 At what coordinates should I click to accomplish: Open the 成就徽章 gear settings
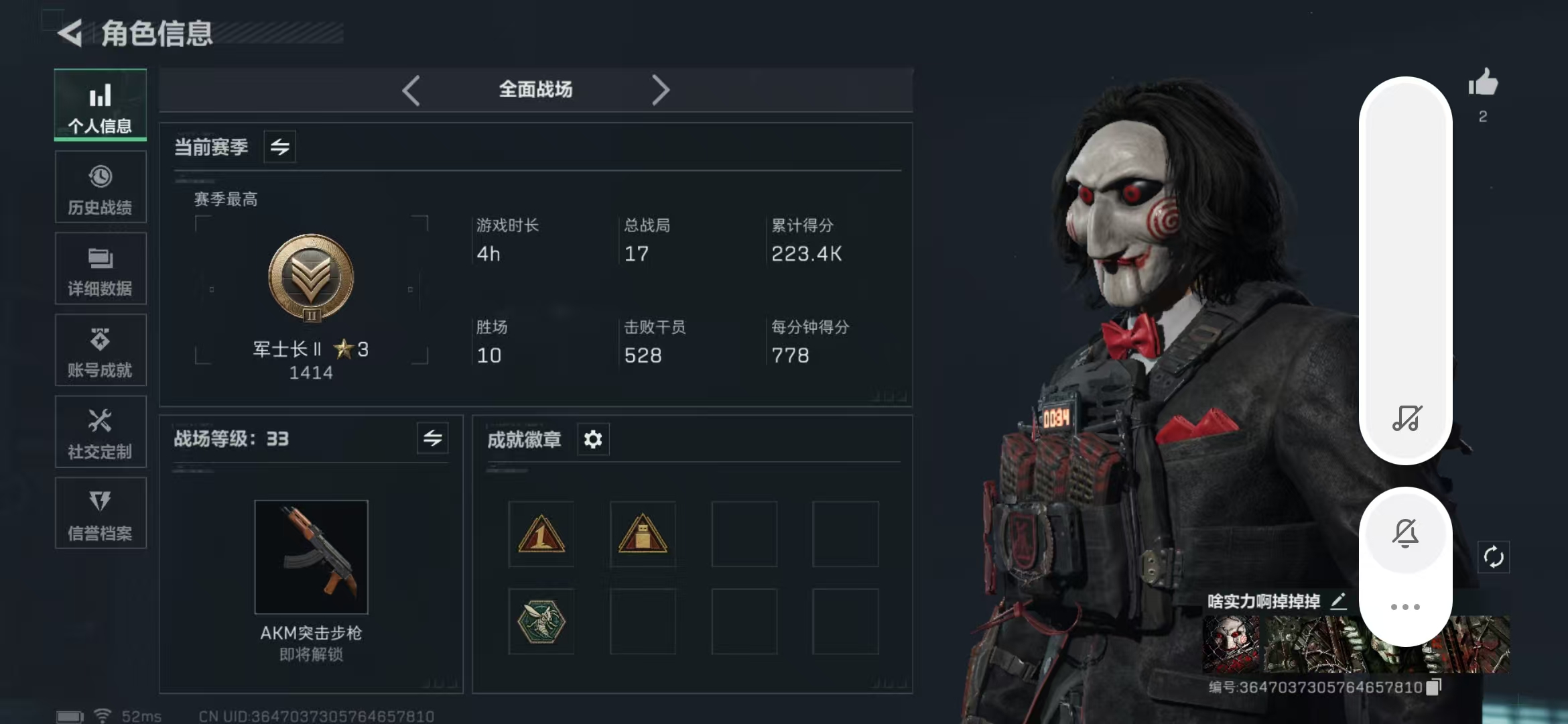tap(593, 440)
